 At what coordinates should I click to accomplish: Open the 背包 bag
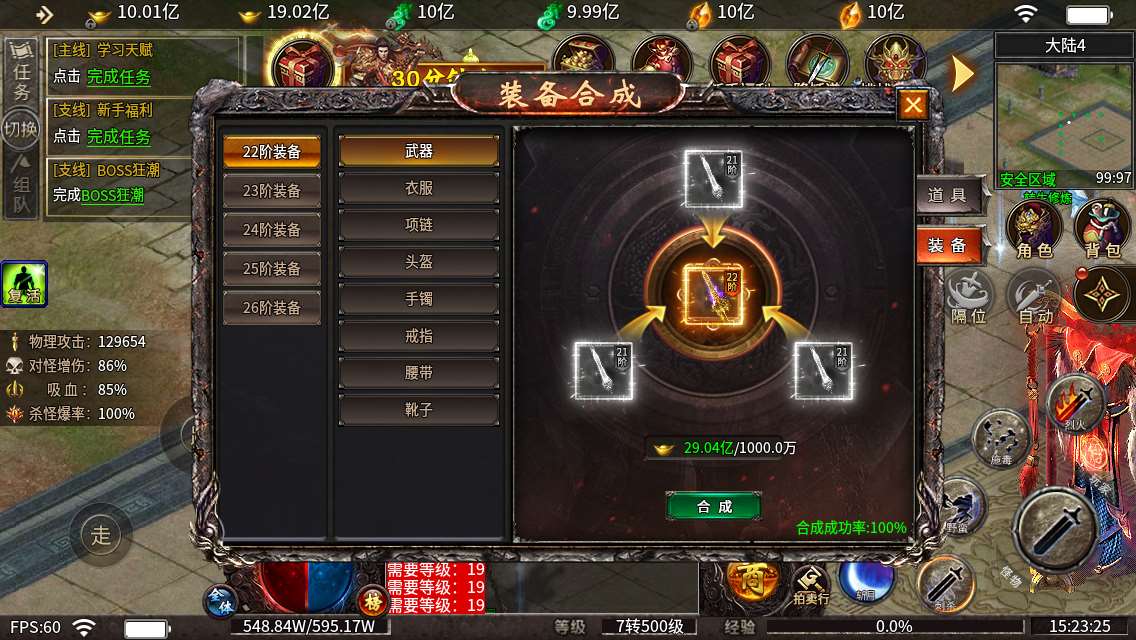click(x=1102, y=230)
